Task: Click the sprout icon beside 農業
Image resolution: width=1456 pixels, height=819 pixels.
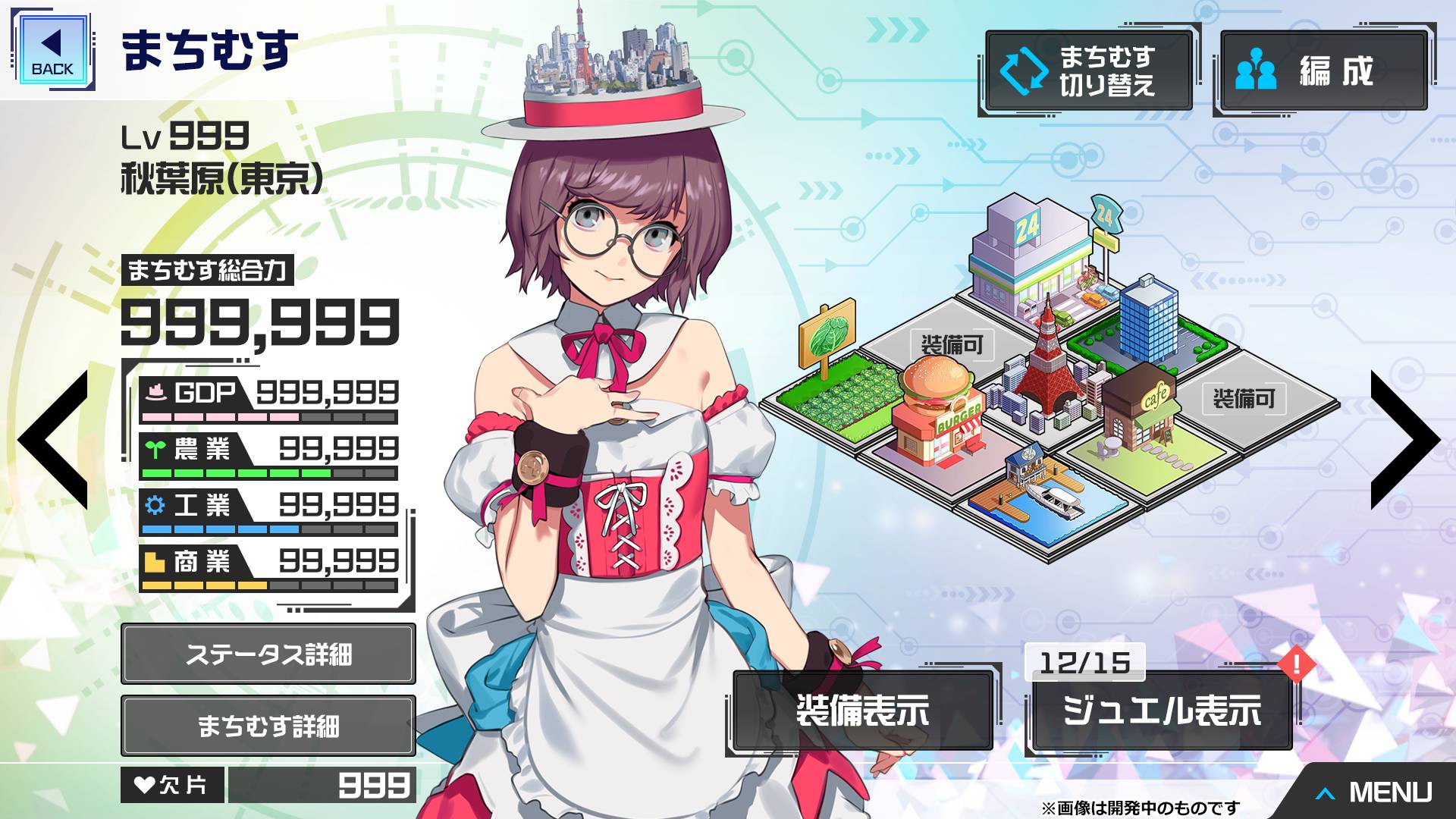Action: (156, 449)
